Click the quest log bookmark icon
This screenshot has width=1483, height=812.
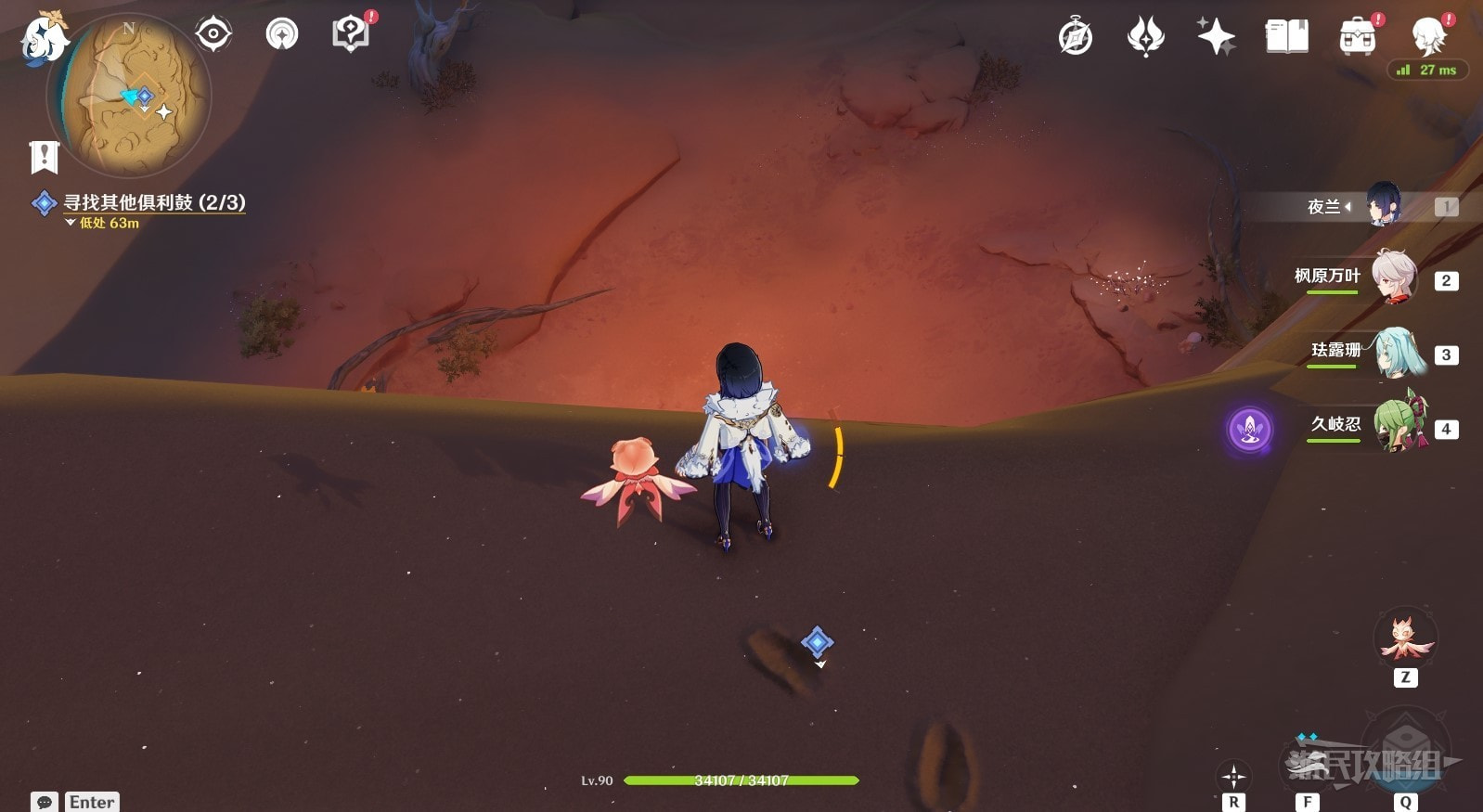[44, 157]
